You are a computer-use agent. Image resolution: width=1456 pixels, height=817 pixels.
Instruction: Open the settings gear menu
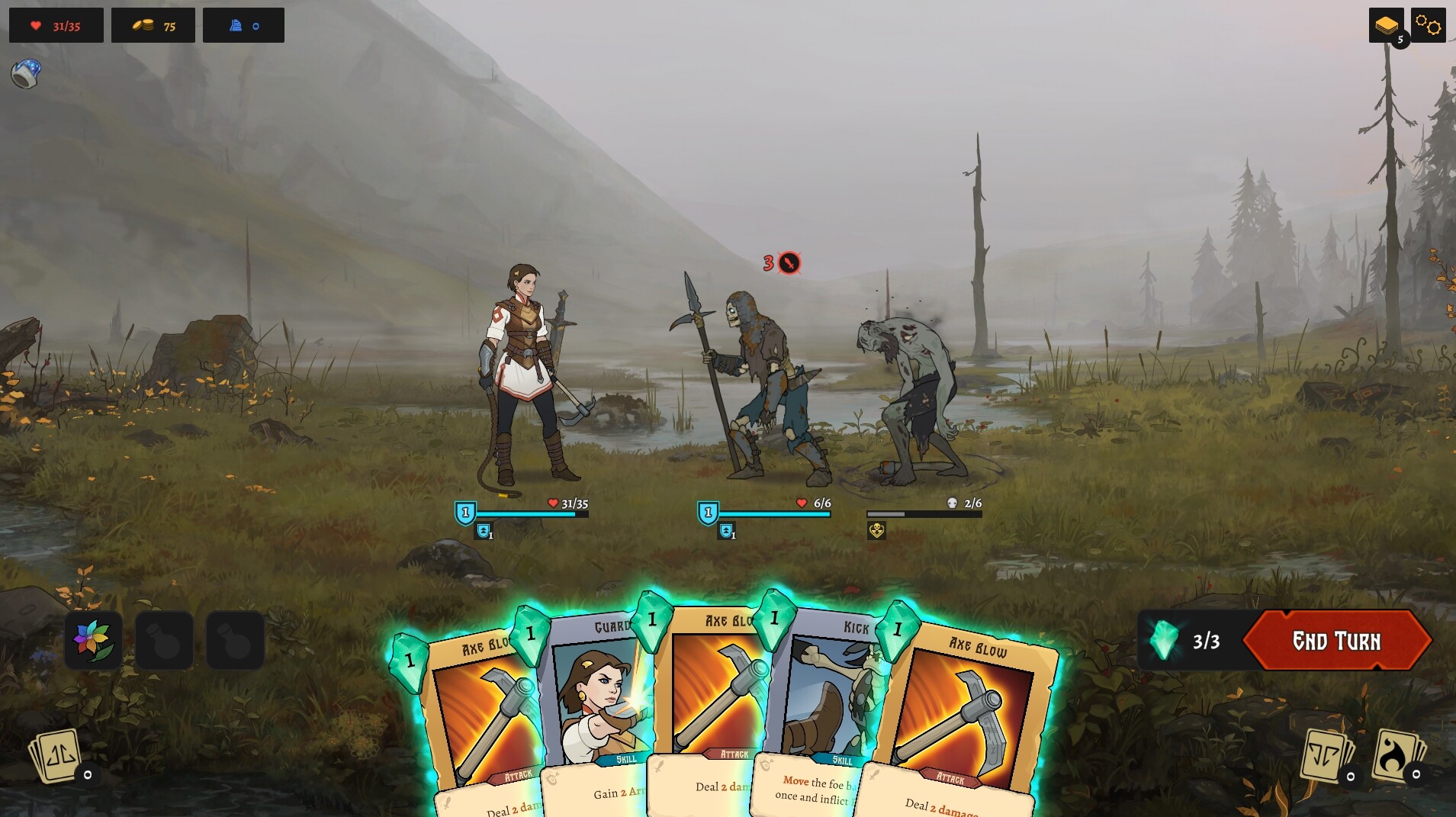1429,24
